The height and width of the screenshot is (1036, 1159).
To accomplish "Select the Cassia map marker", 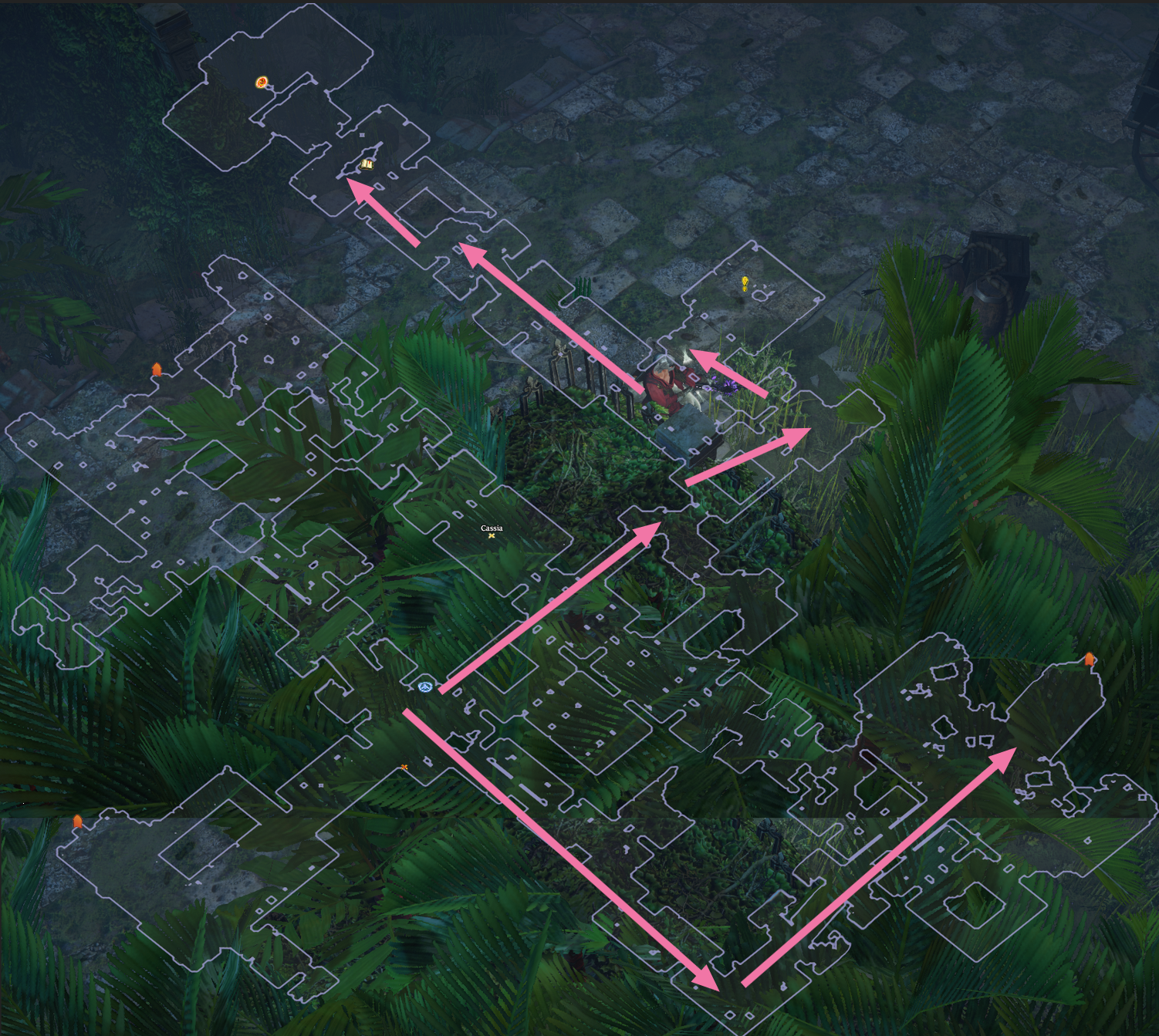I will point(492,535).
